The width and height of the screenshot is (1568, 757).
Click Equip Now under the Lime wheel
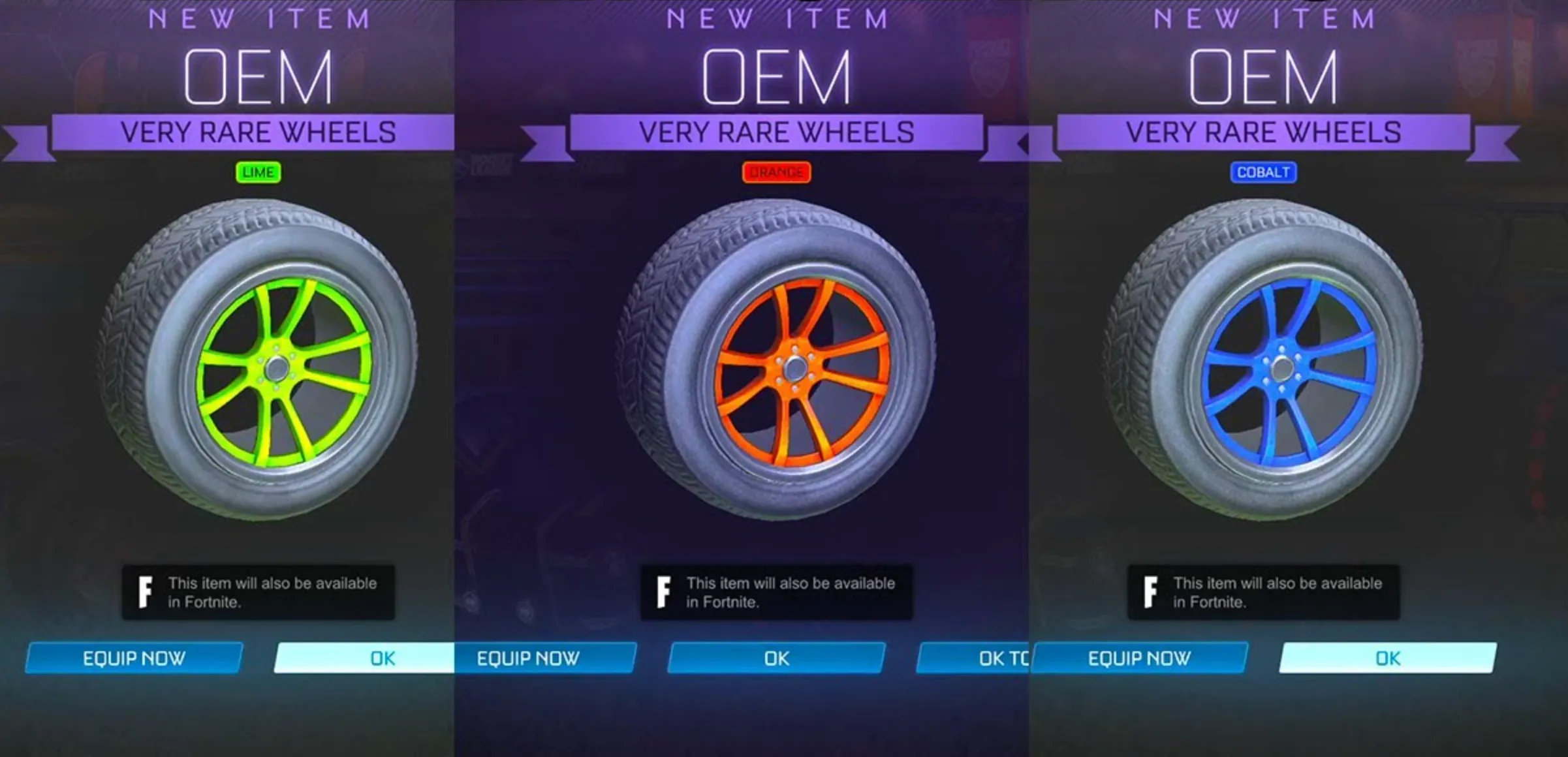135,659
